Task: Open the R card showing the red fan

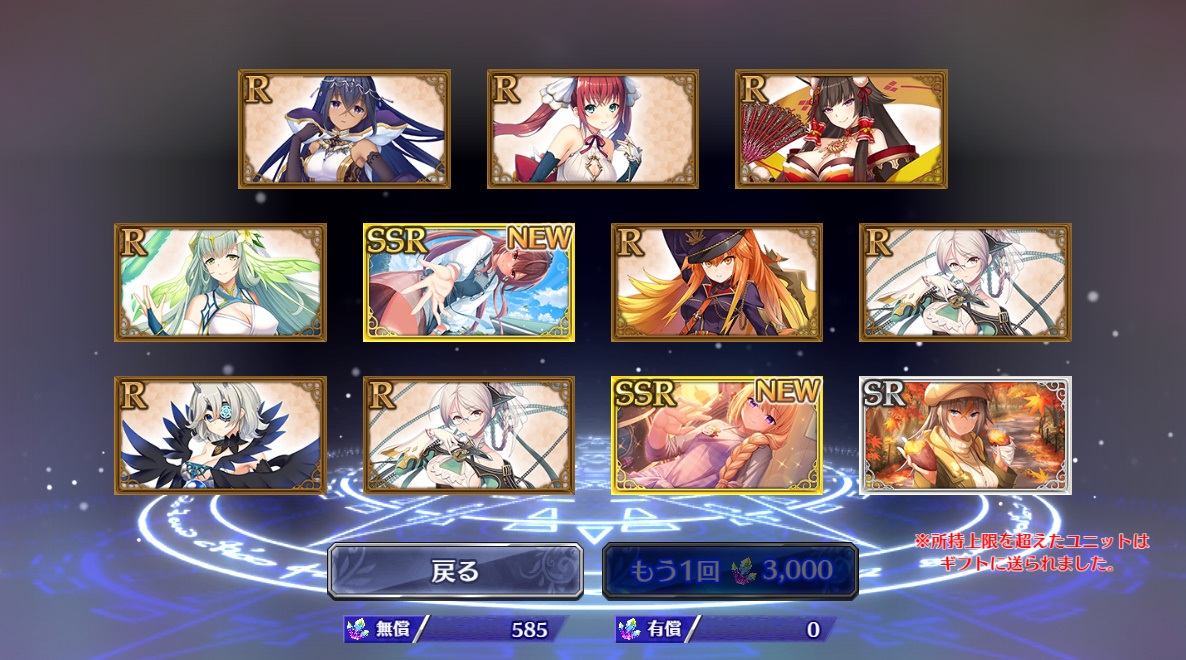Action: point(841,129)
